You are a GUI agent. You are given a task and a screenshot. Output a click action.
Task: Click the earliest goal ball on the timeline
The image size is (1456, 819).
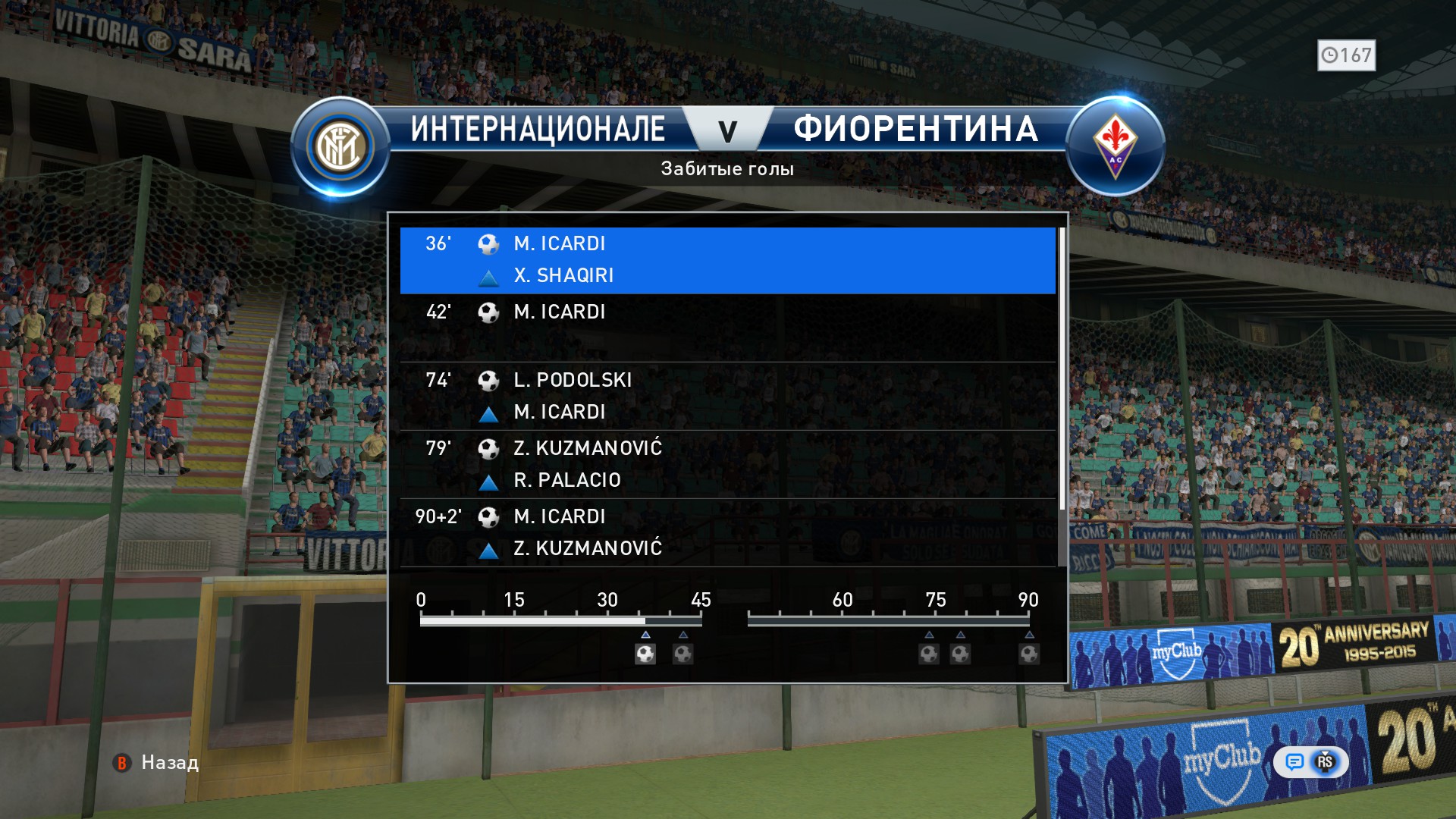[x=645, y=654]
